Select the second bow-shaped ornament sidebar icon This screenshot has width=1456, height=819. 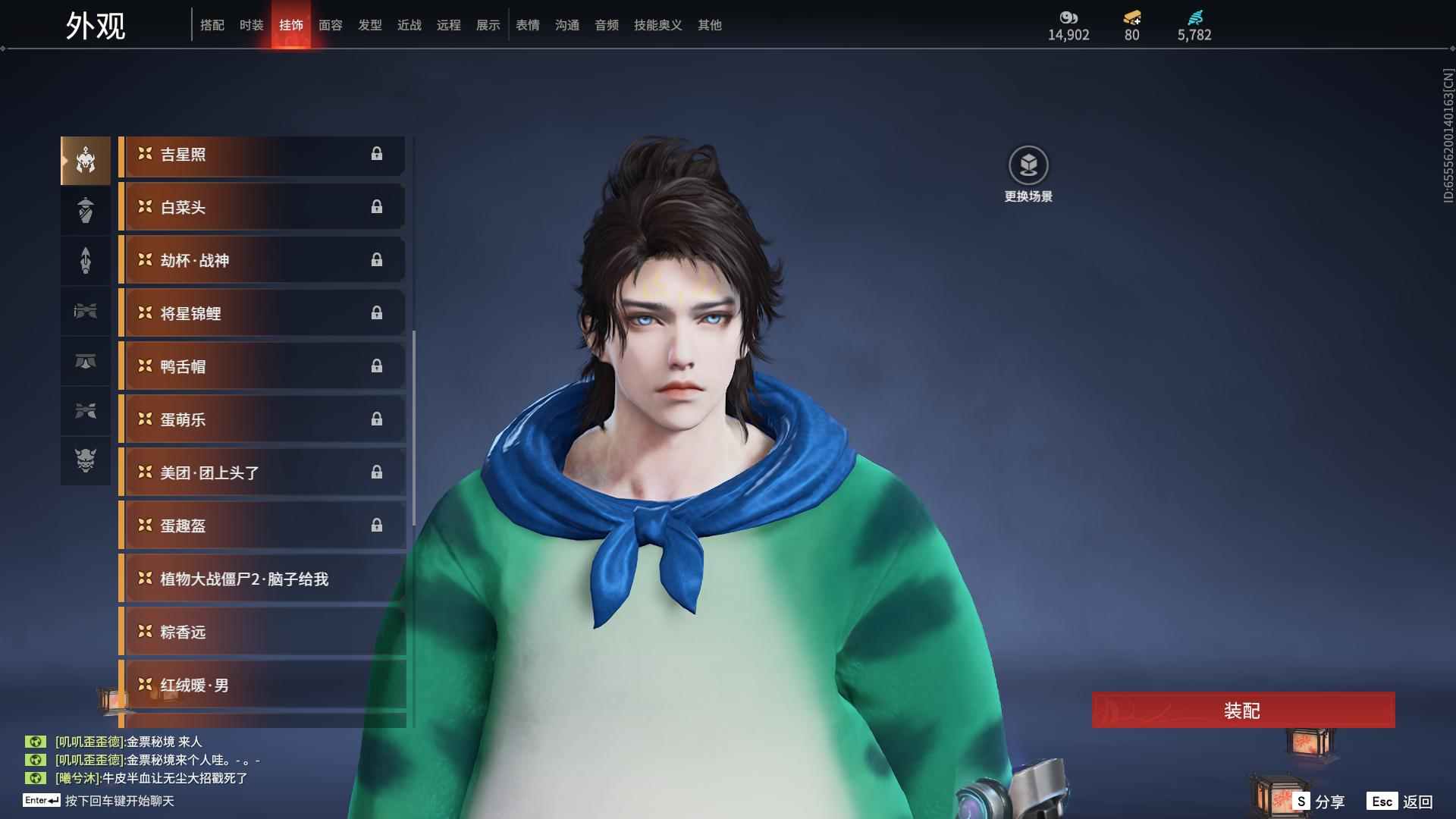tap(85, 411)
